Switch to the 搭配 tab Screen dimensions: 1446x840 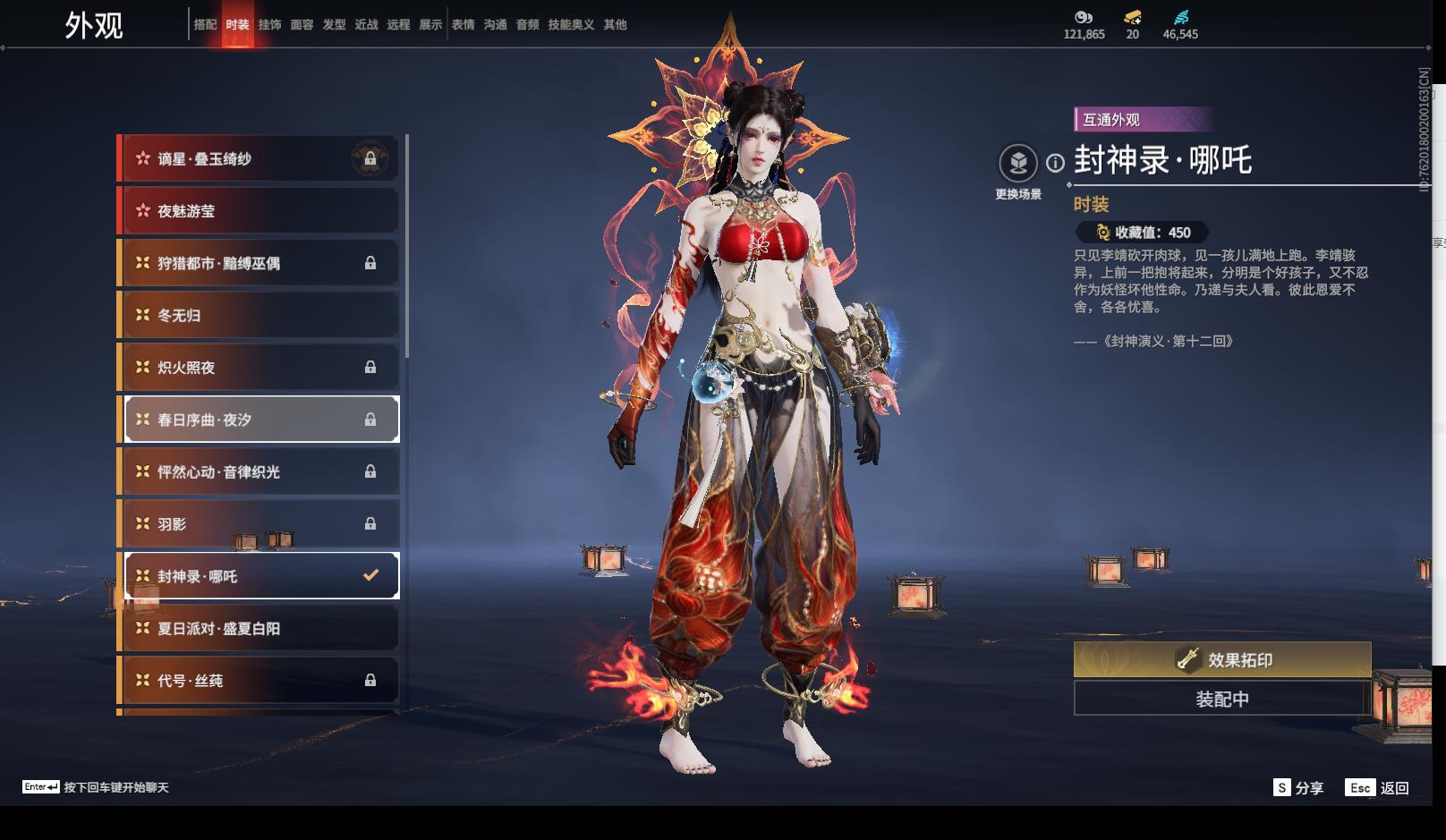[x=205, y=24]
